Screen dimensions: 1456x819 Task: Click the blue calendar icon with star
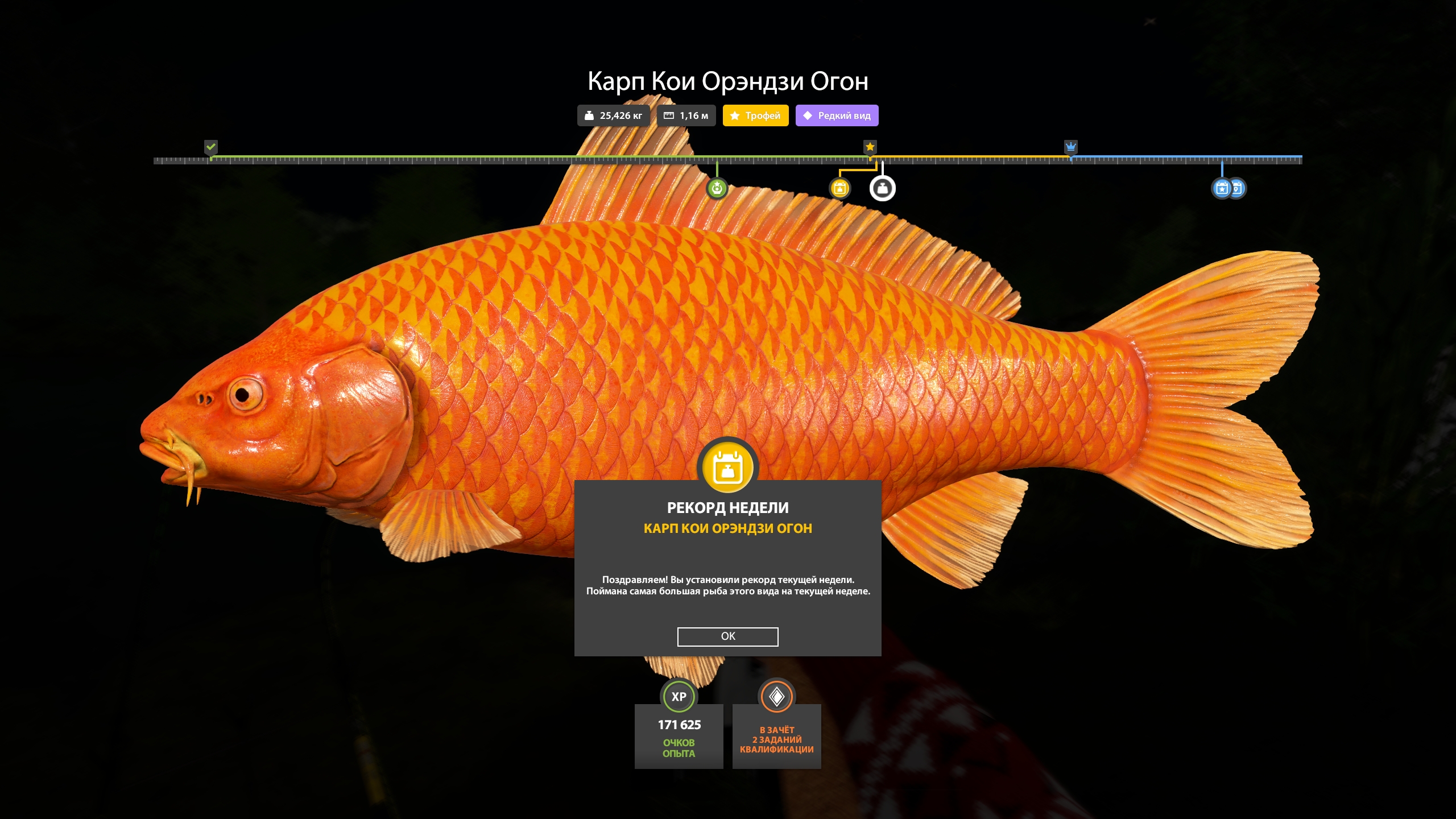tap(1221, 188)
